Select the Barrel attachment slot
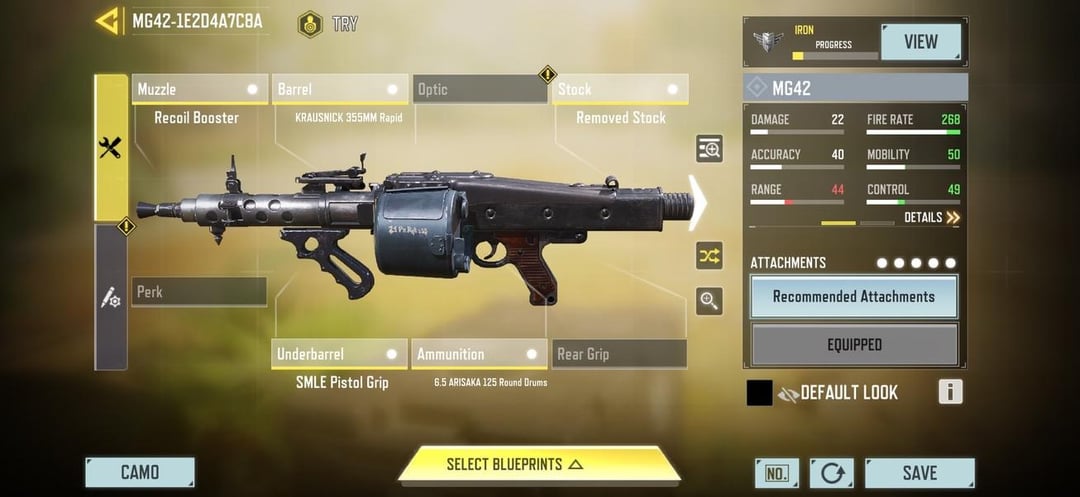The width and height of the screenshot is (1080, 497). 341,90
